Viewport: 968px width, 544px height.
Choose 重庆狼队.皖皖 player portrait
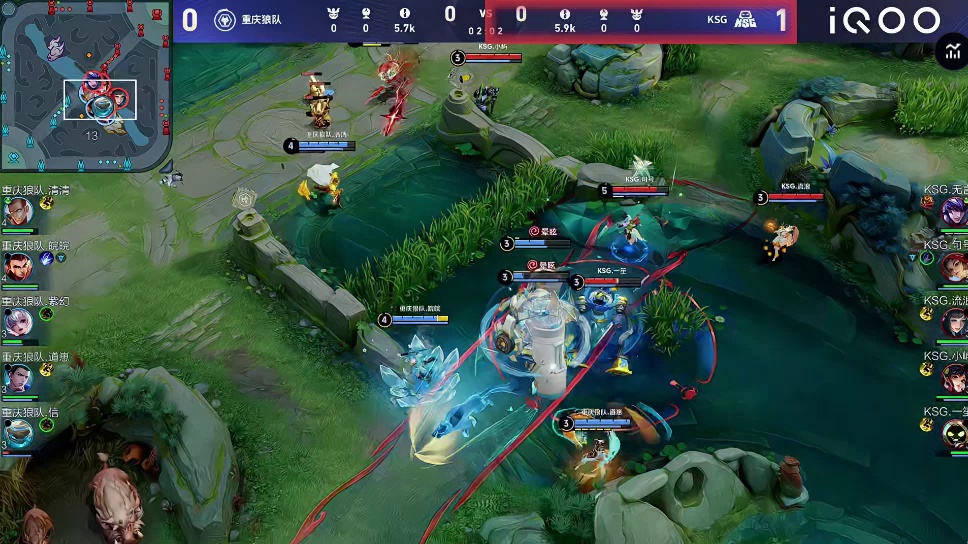tap(17, 267)
